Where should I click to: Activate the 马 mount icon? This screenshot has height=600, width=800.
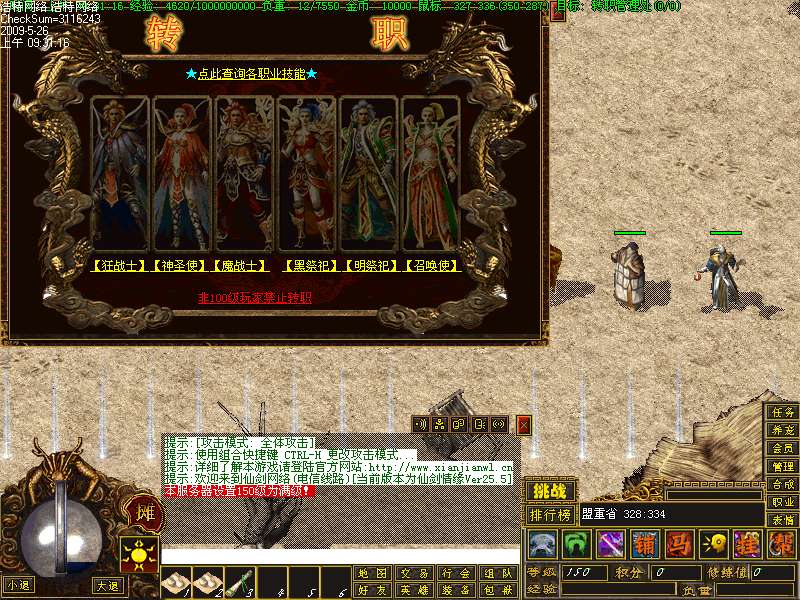pyautogui.click(x=679, y=545)
